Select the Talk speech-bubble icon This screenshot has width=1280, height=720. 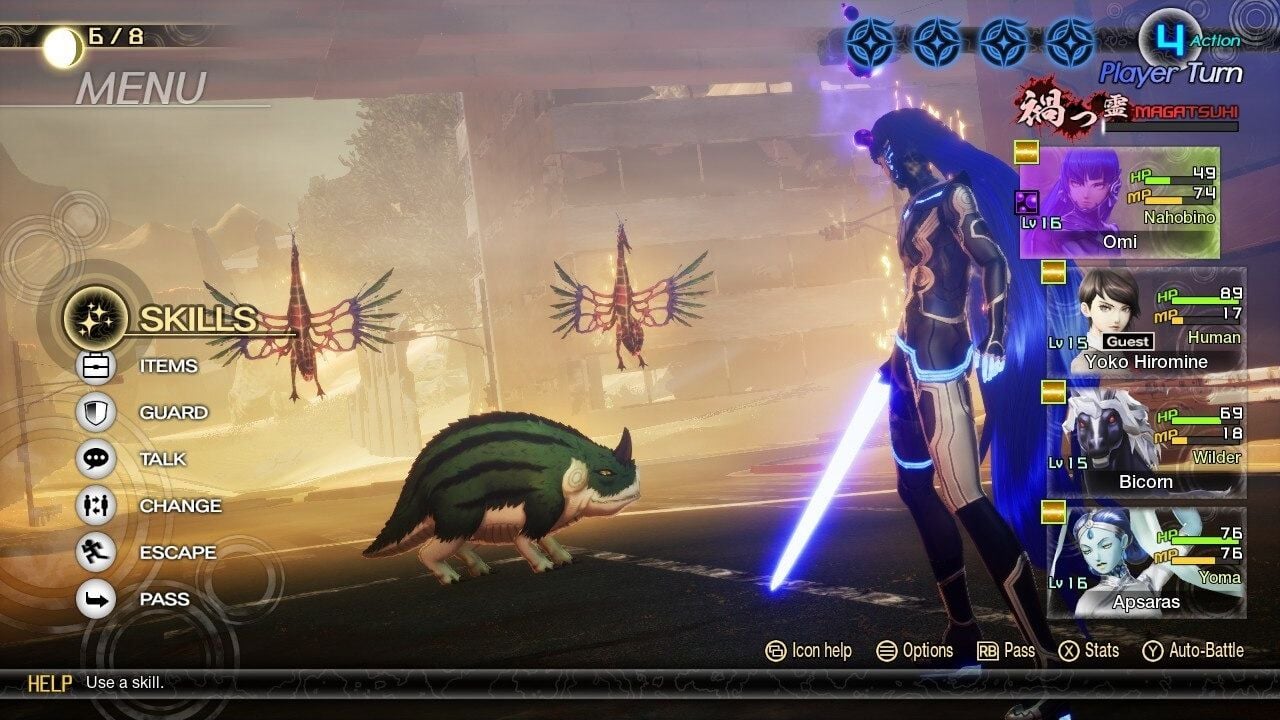95,459
